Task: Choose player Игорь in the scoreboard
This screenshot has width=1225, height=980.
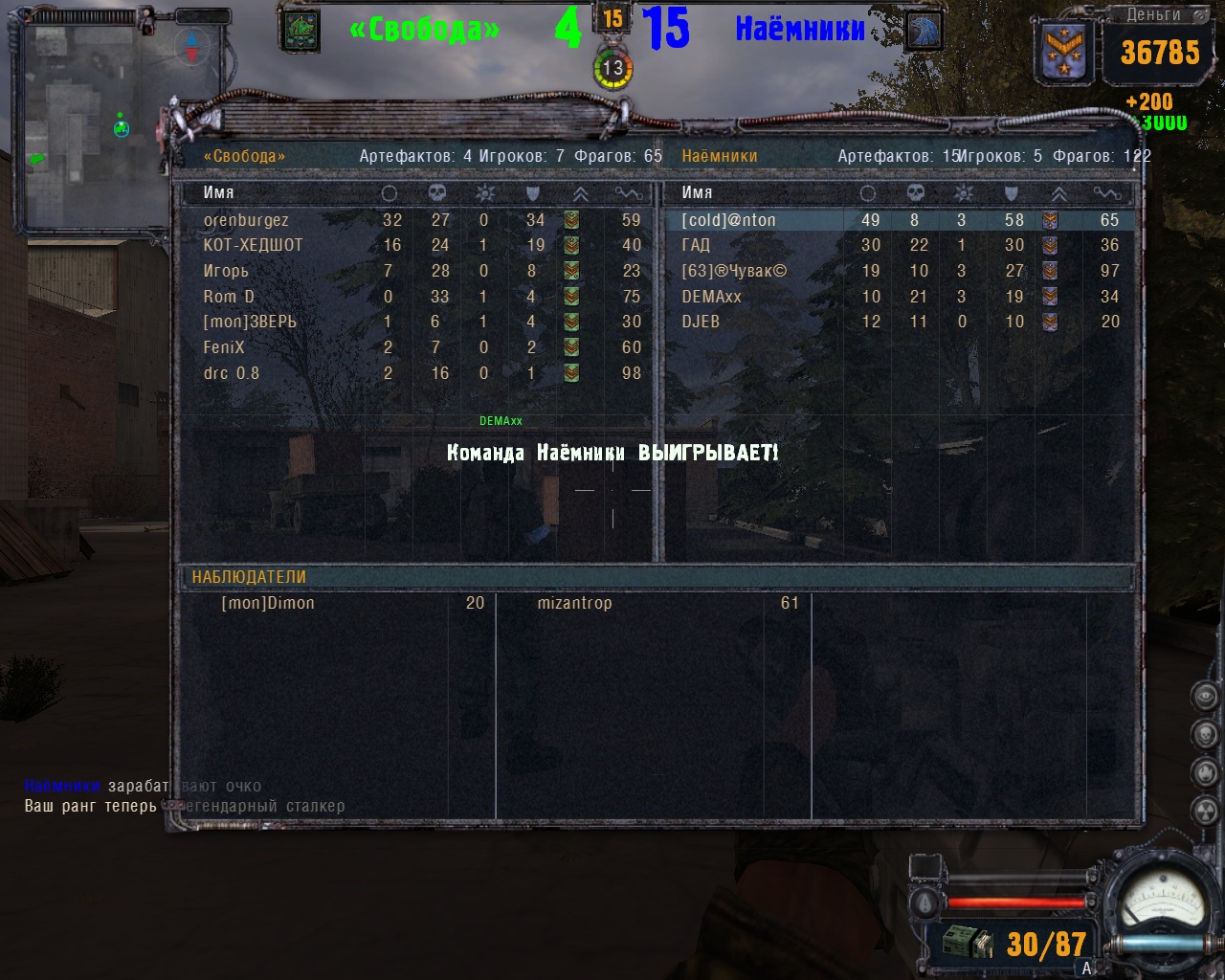Action: pyautogui.click(x=226, y=271)
